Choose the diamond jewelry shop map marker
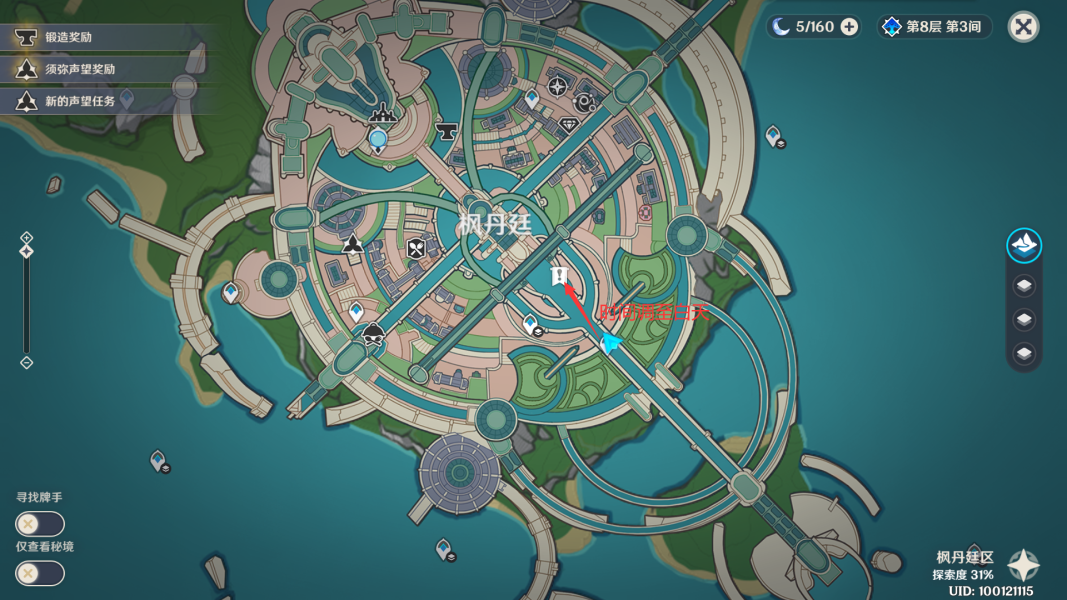Image resolution: width=1067 pixels, height=600 pixels. [x=569, y=124]
